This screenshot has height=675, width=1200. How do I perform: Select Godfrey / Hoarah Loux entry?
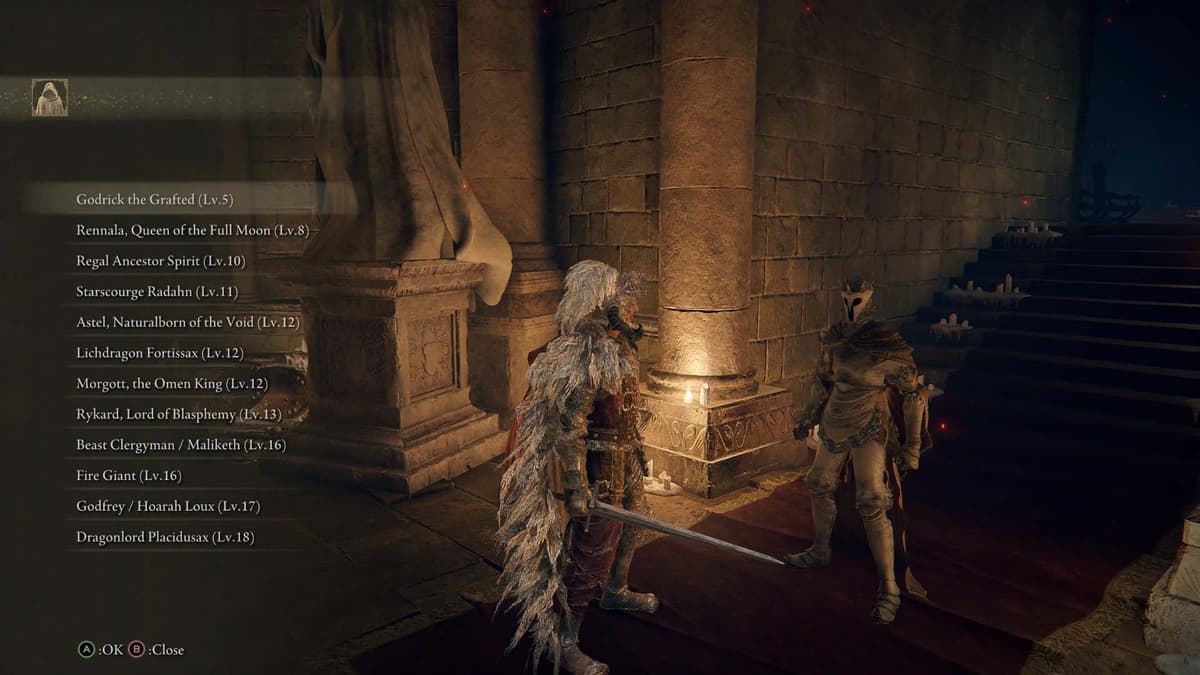[x=168, y=506]
